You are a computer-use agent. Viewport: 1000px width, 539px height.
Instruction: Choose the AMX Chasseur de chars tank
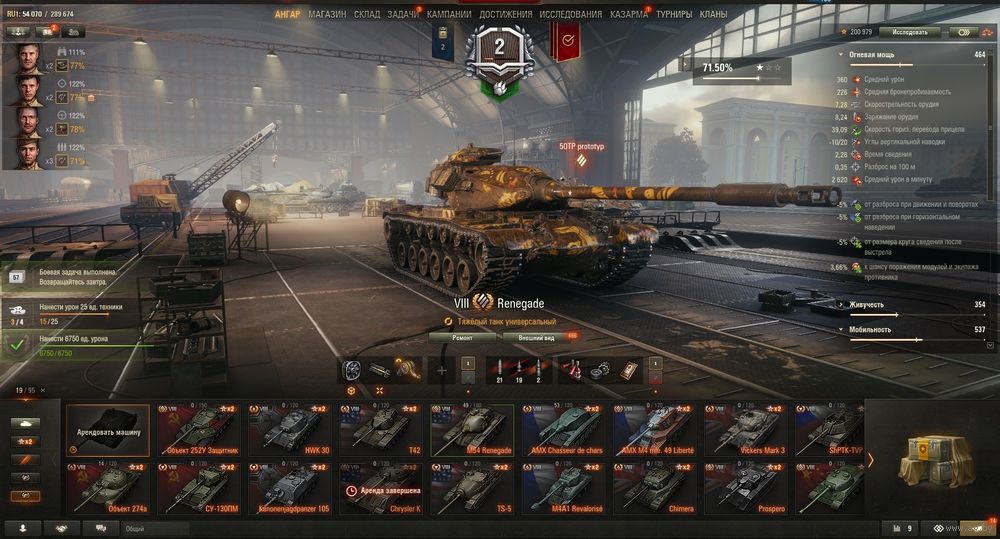pos(566,430)
